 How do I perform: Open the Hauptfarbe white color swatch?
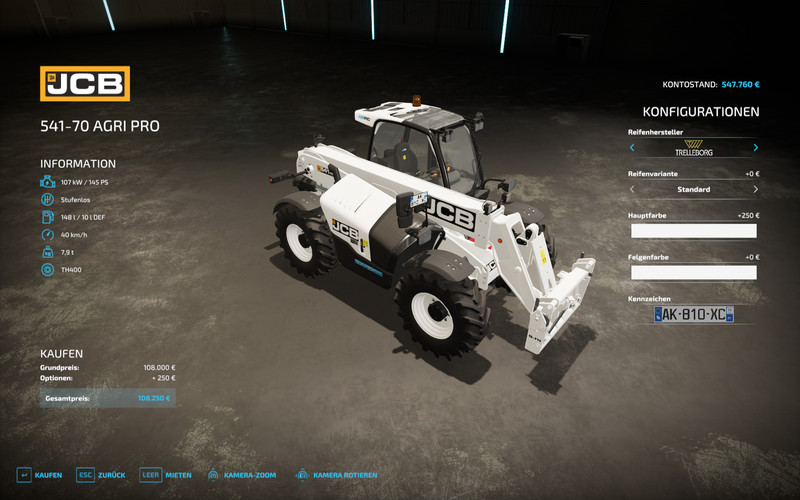tap(693, 231)
